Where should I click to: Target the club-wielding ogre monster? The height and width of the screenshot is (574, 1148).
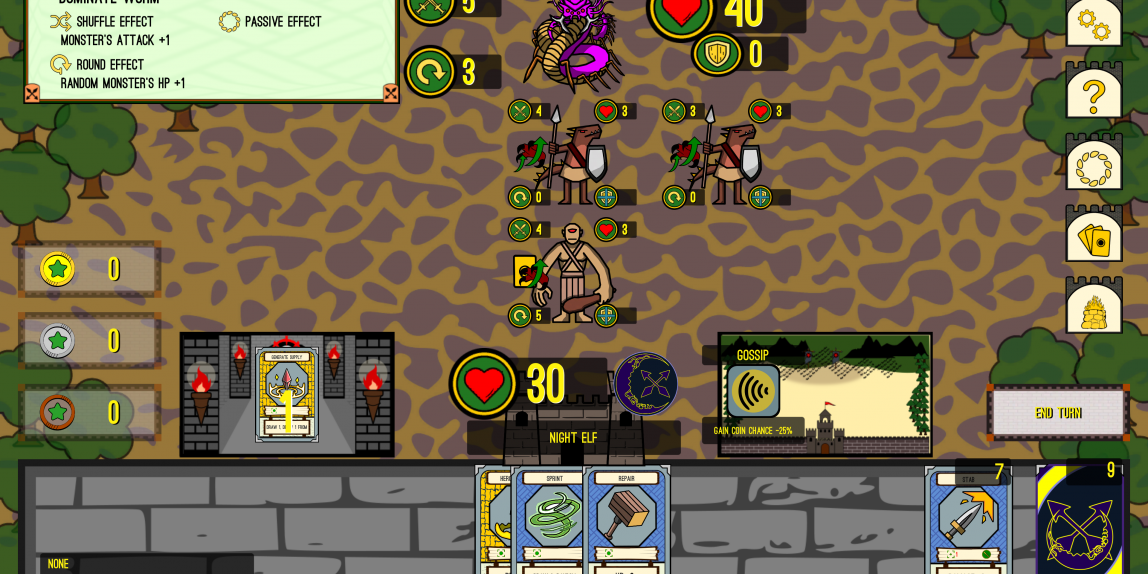click(x=573, y=273)
